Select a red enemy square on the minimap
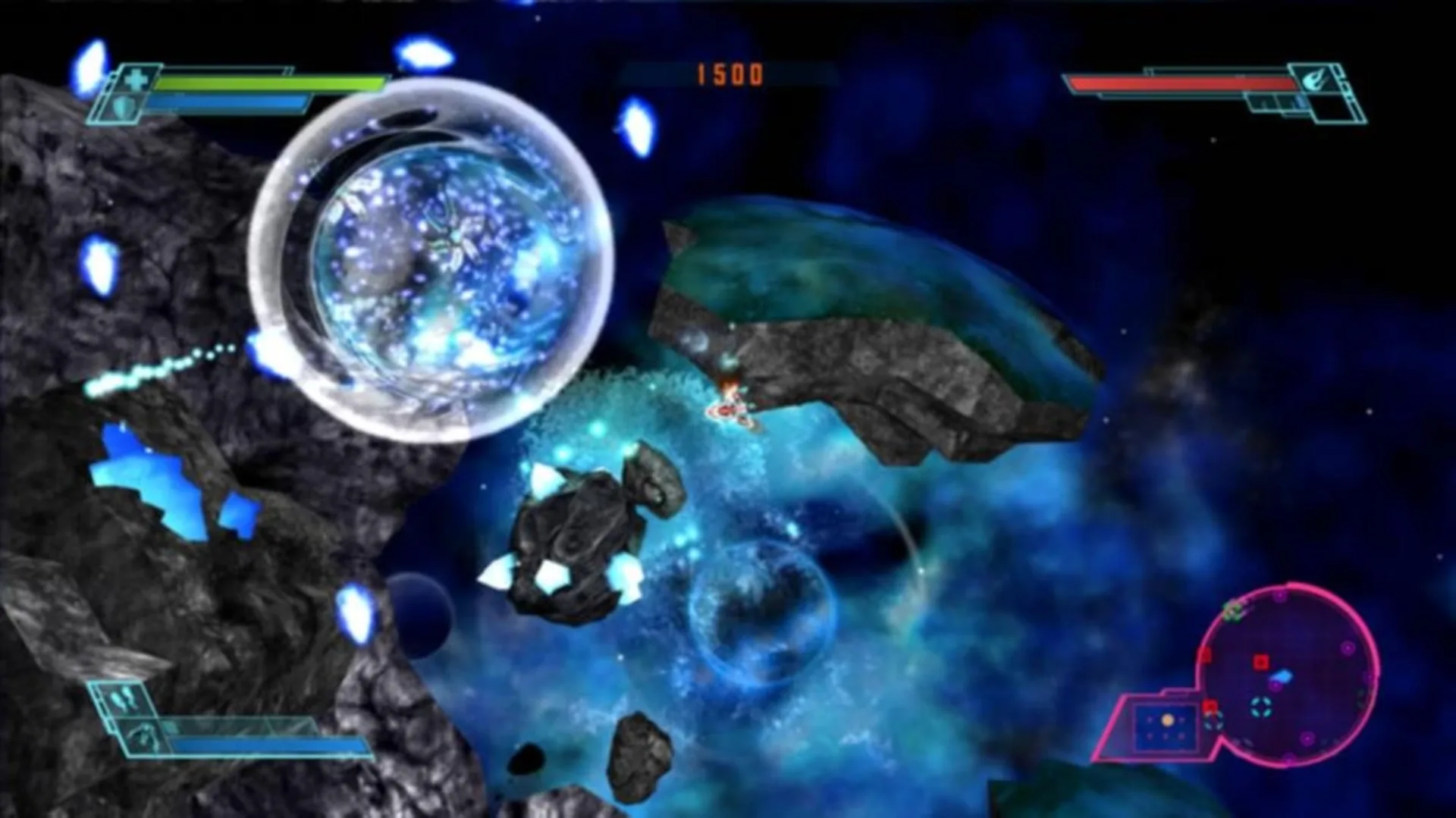 (1260, 661)
